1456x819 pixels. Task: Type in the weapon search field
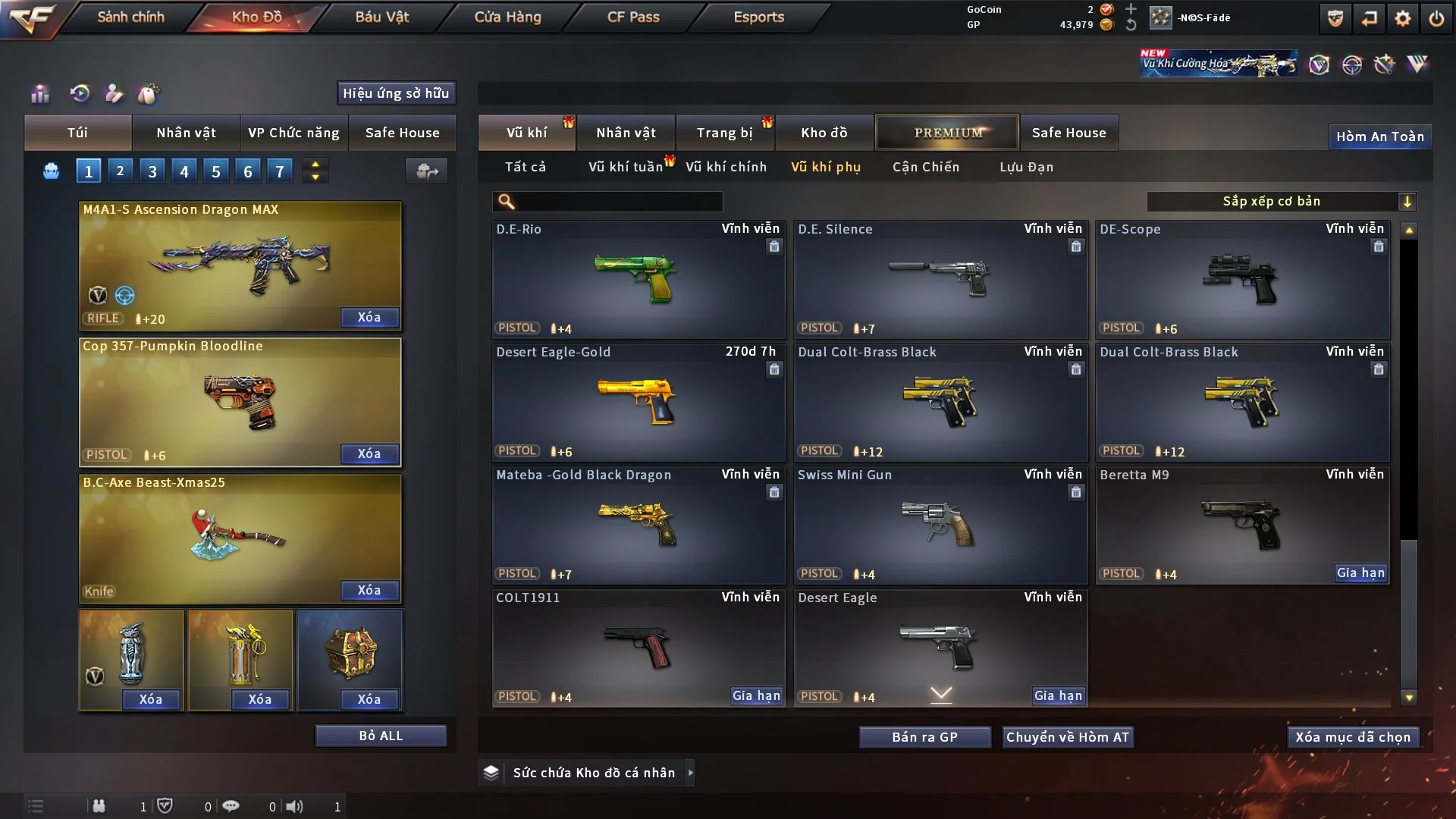pyautogui.click(x=618, y=201)
